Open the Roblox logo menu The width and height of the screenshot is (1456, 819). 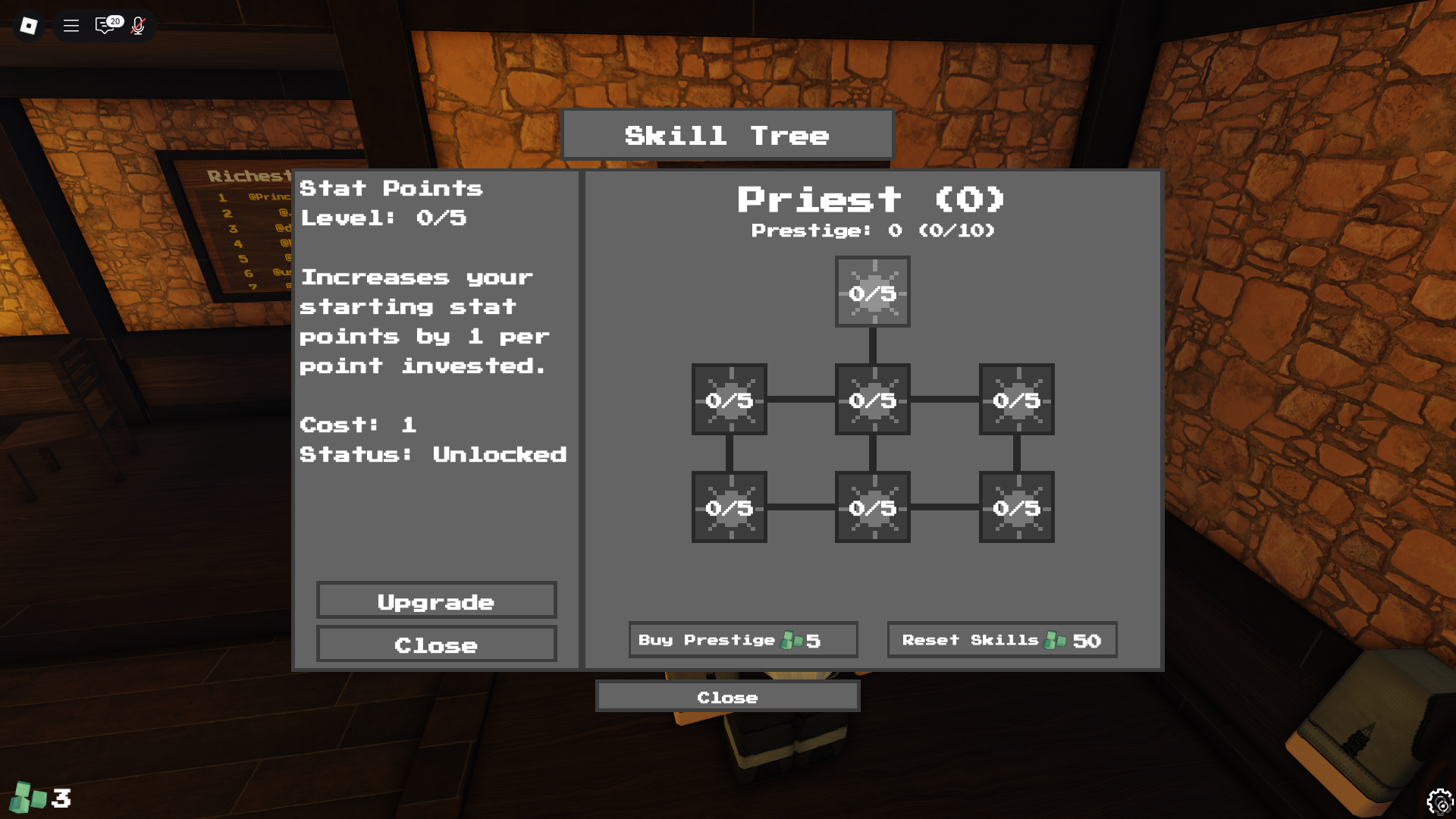(x=28, y=26)
